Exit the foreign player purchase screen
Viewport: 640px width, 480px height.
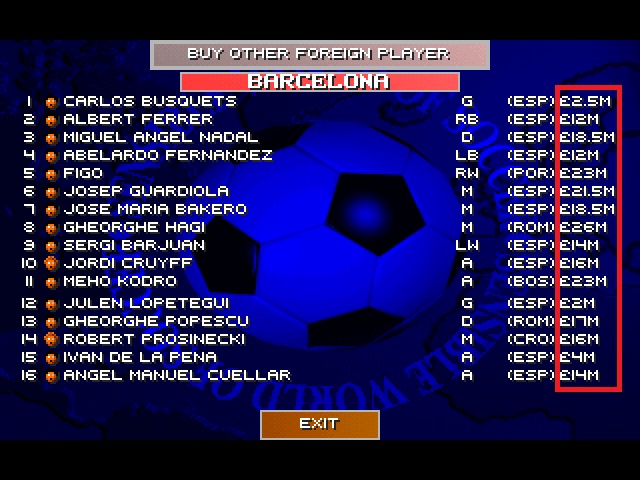coord(319,424)
